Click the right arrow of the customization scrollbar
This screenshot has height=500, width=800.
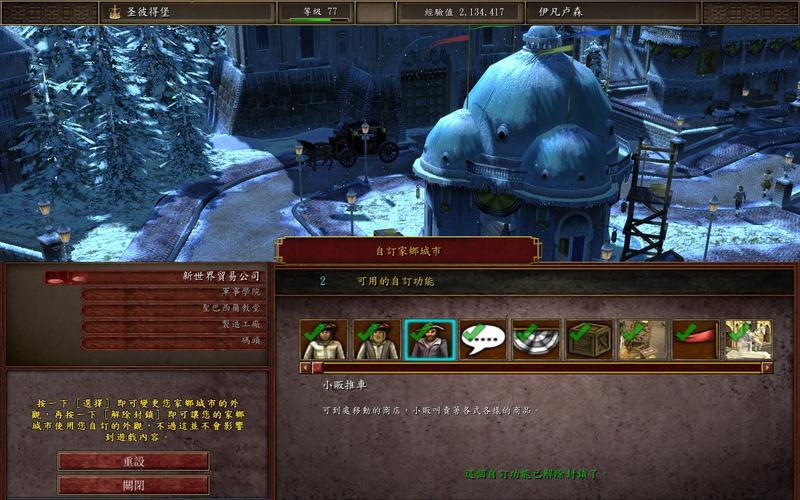(x=767, y=367)
